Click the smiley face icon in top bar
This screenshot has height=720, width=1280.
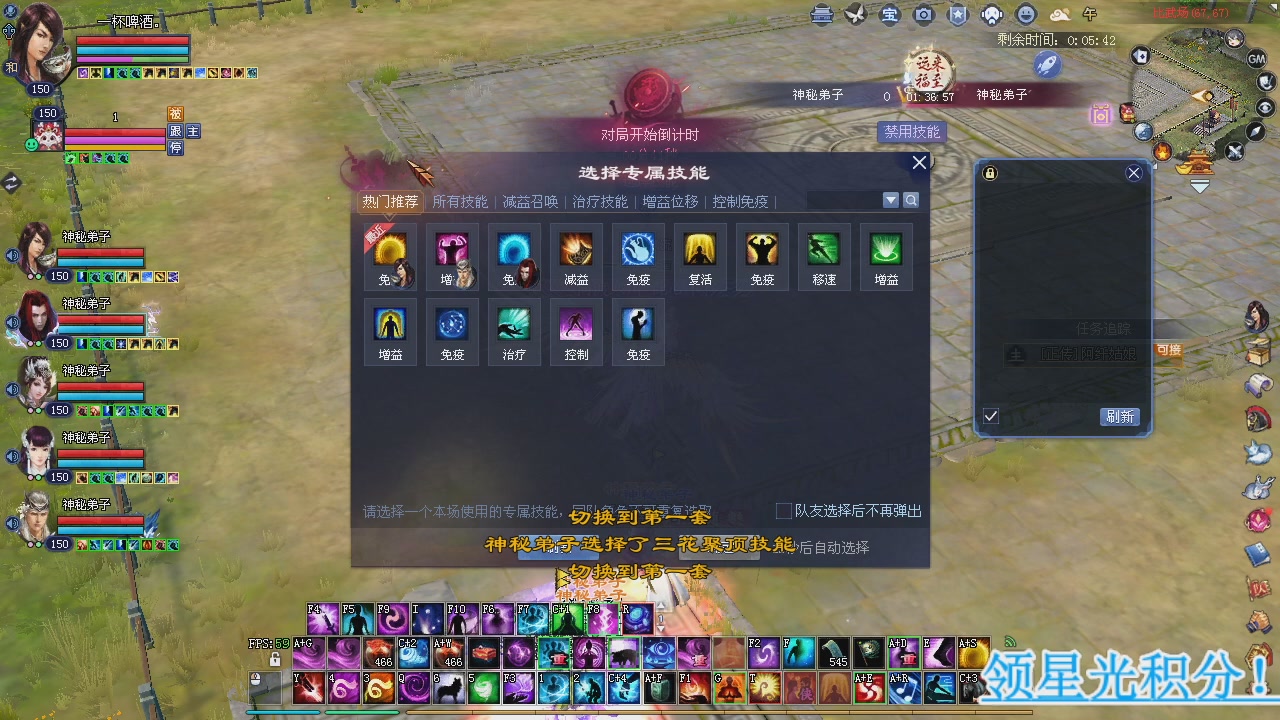point(1025,15)
